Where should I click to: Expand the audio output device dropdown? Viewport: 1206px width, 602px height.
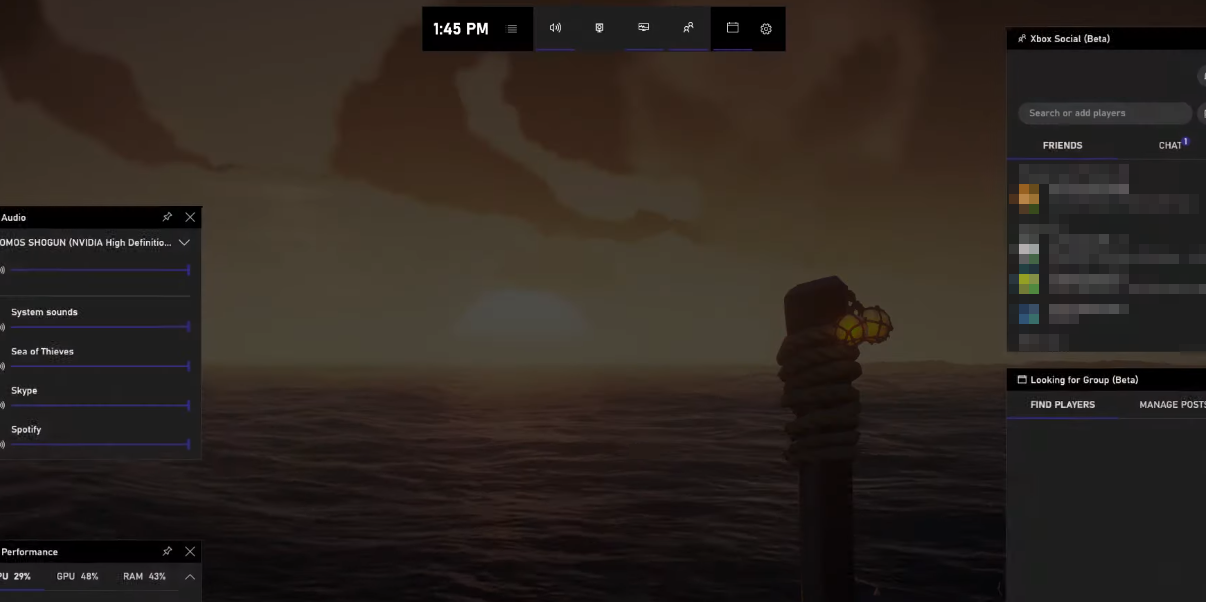[x=184, y=242]
